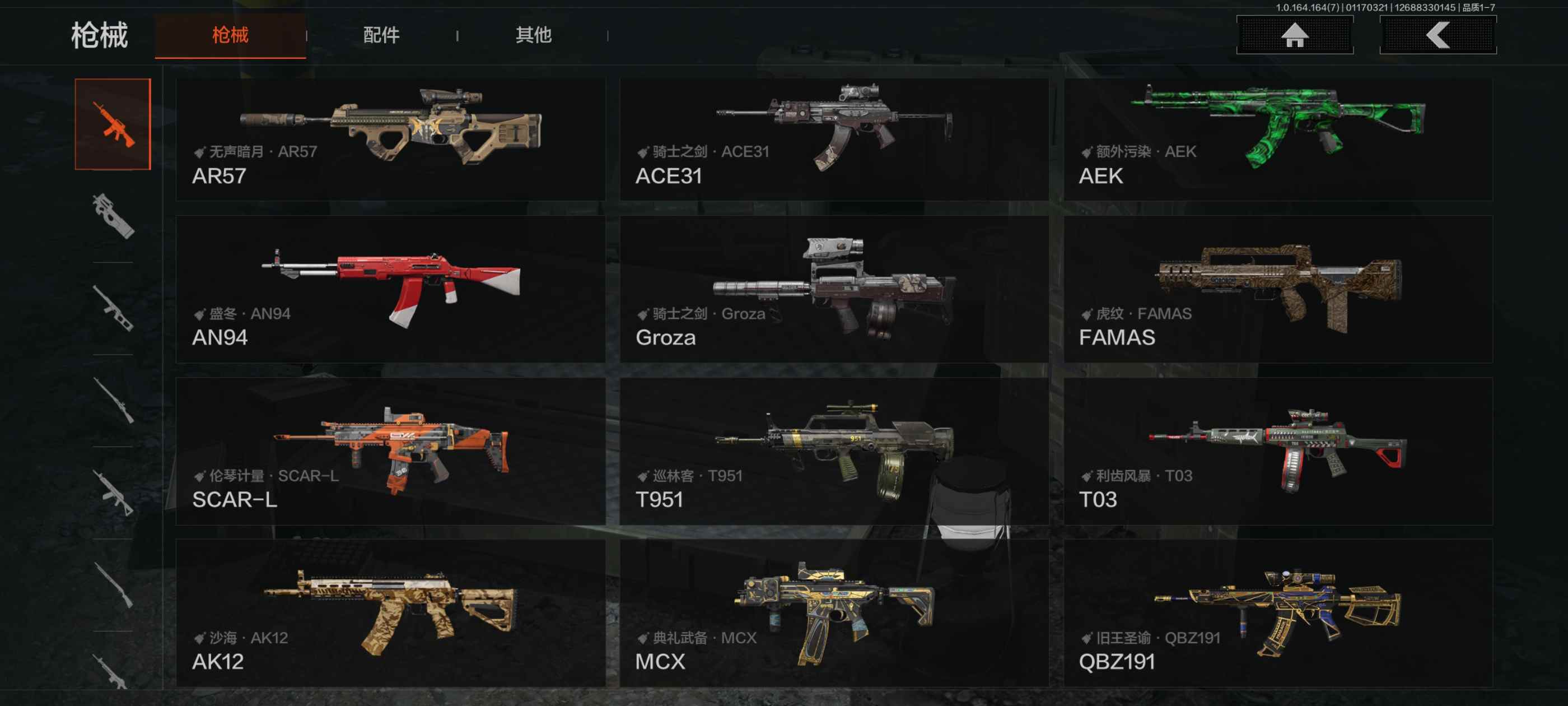Switch to the 枪械 tab
This screenshot has height=706, width=1568.
coord(230,35)
